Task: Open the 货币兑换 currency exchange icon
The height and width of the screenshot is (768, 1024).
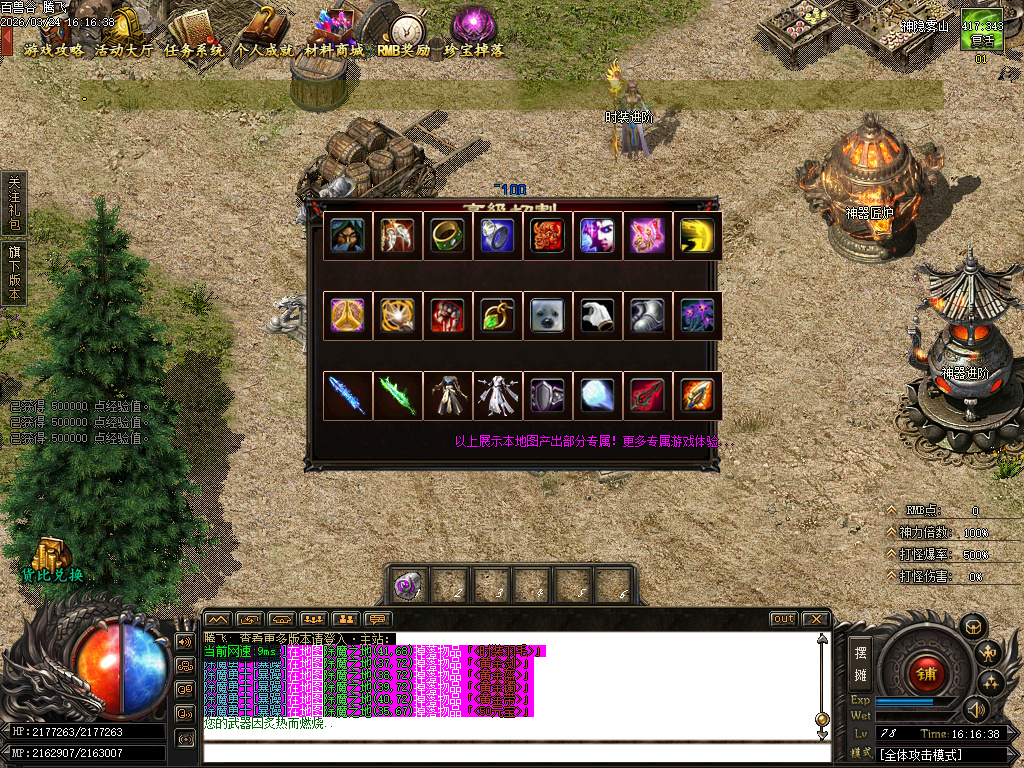Action: 50,561
